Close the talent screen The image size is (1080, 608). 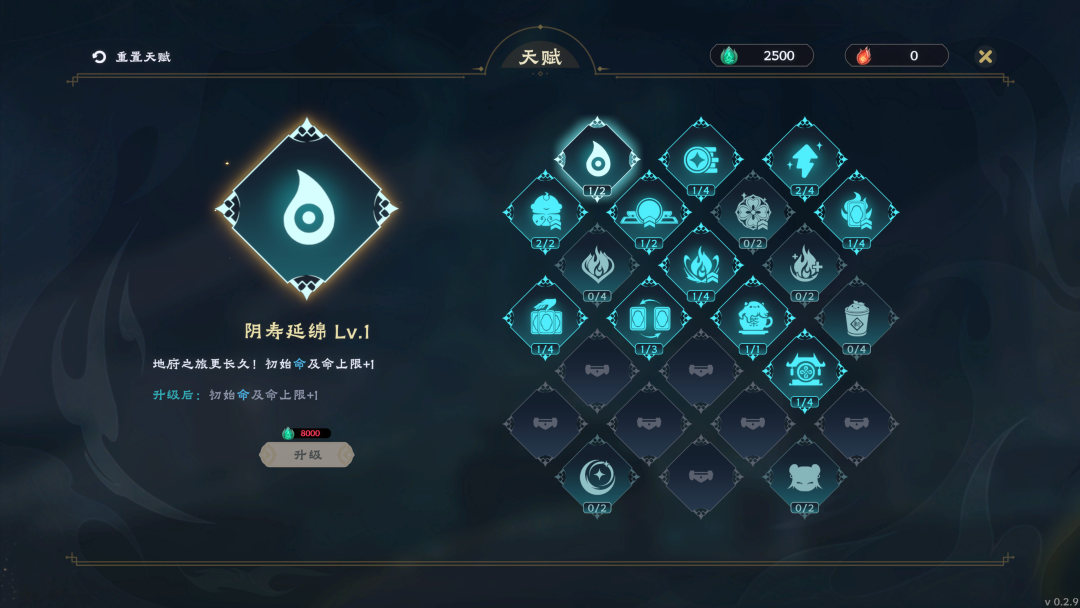coord(985,56)
